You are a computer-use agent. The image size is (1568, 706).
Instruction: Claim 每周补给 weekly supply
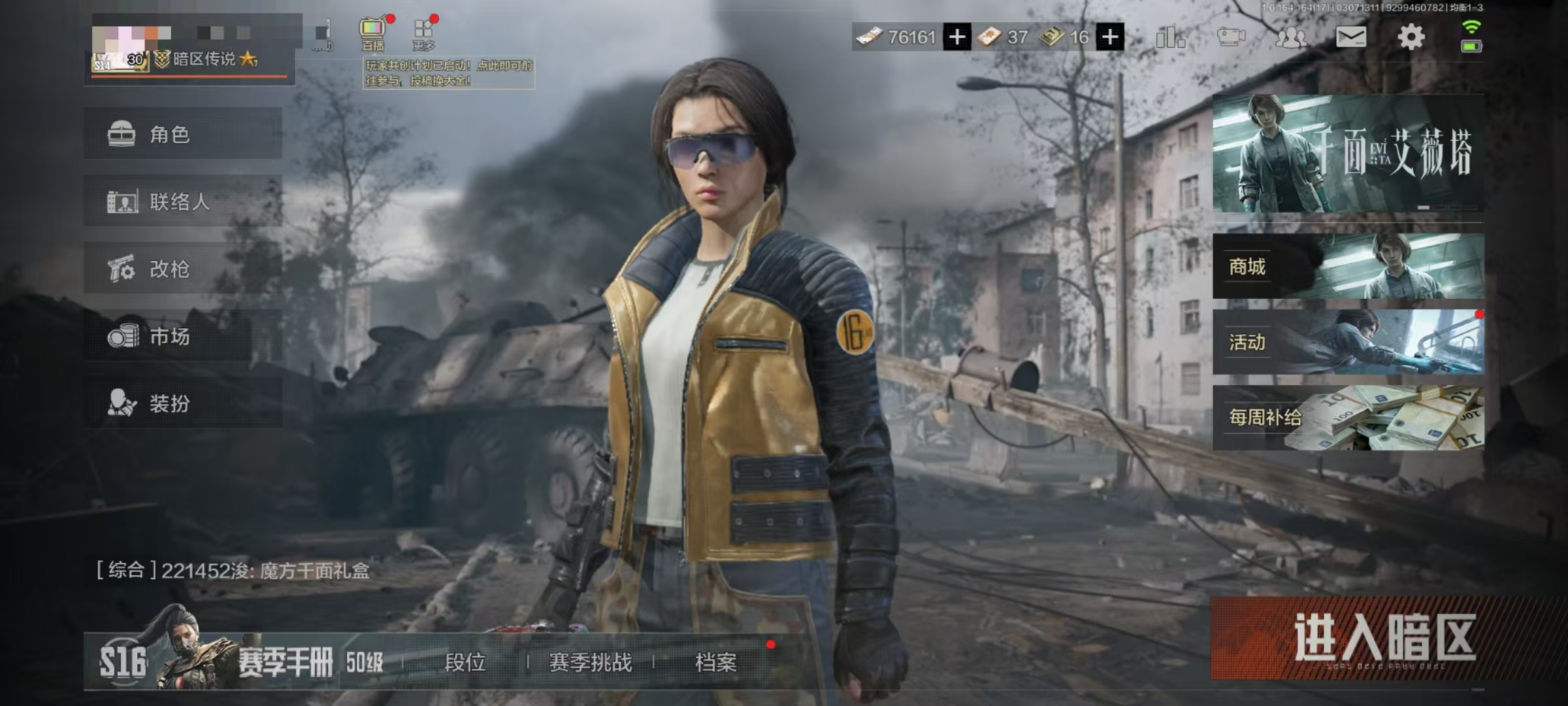click(x=1348, y=418)
